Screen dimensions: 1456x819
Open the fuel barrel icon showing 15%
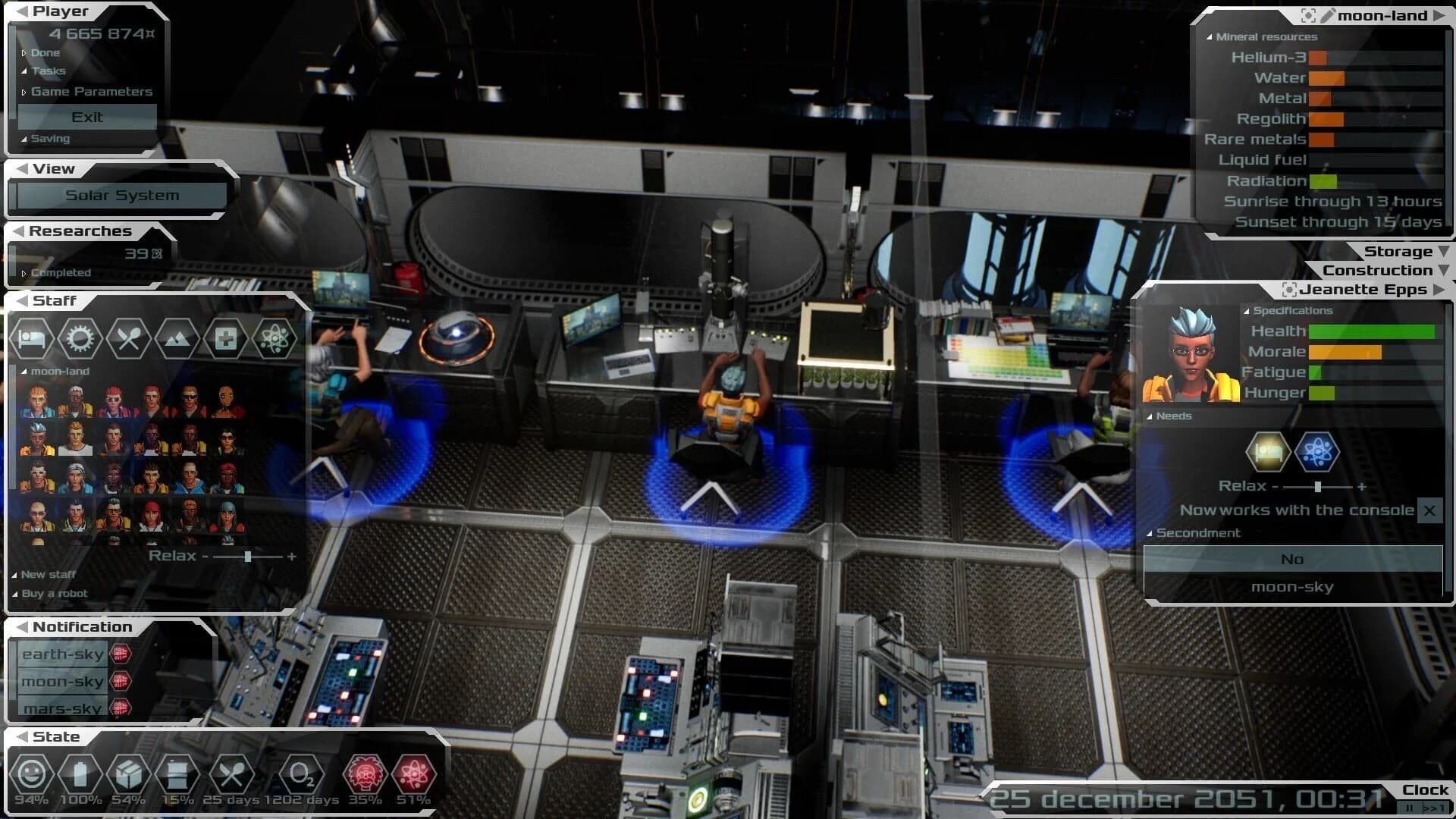pos(178,775)
